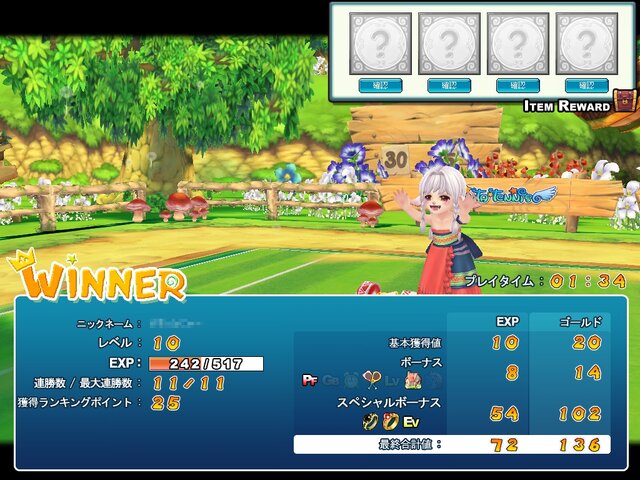The image size is (640, 480).
Task: Click the Ev special bonus icon
Action: [x=411, y=422]
